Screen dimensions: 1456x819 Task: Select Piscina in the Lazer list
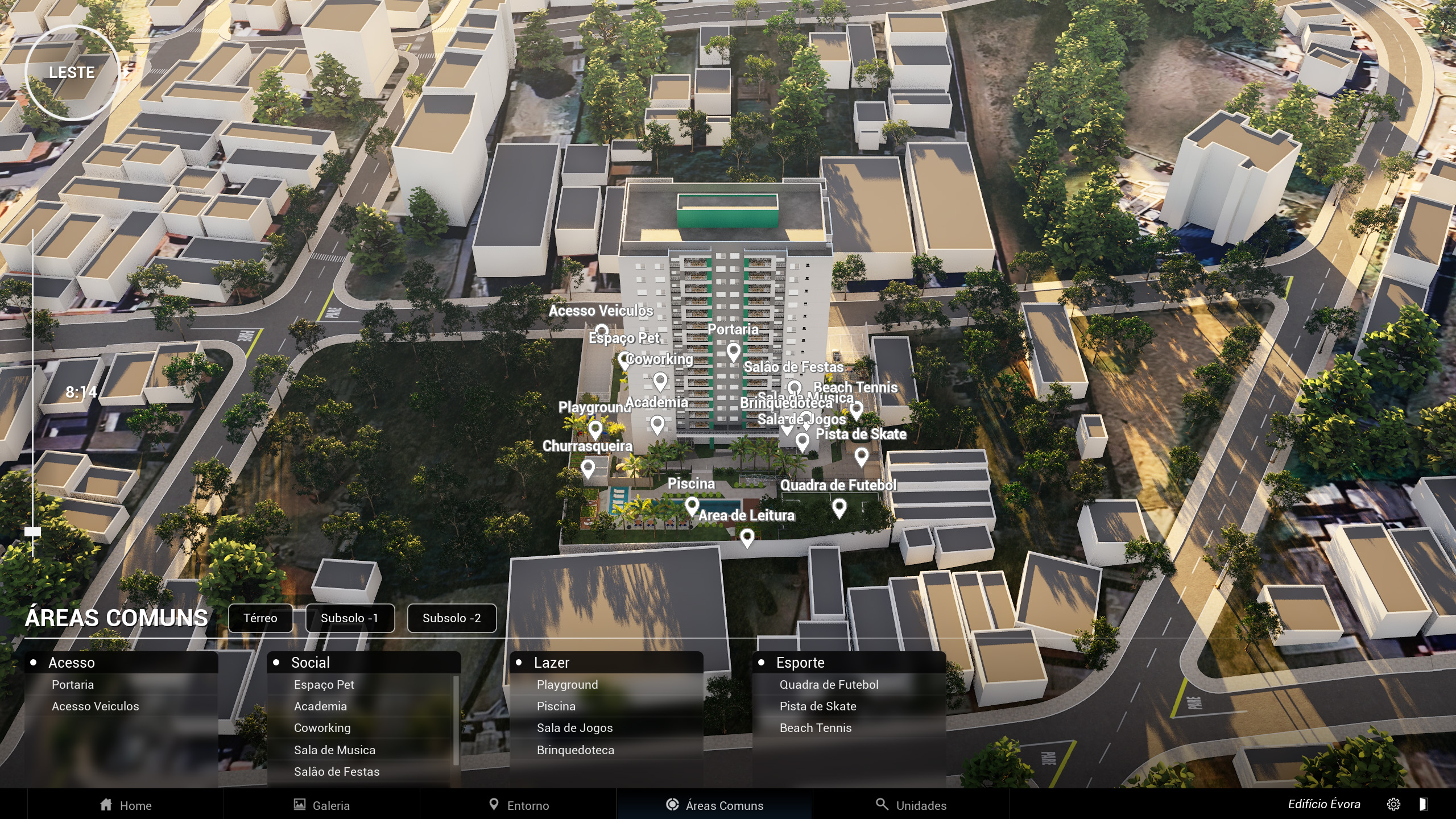point(556,706)
